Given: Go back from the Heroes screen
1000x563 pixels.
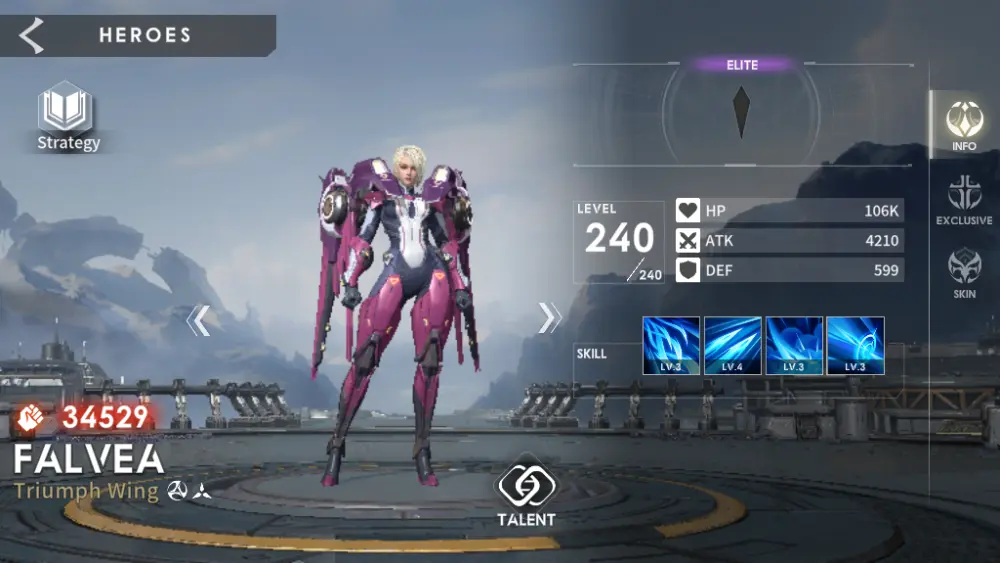Looking at the screenshot, I should coord(32,36).
